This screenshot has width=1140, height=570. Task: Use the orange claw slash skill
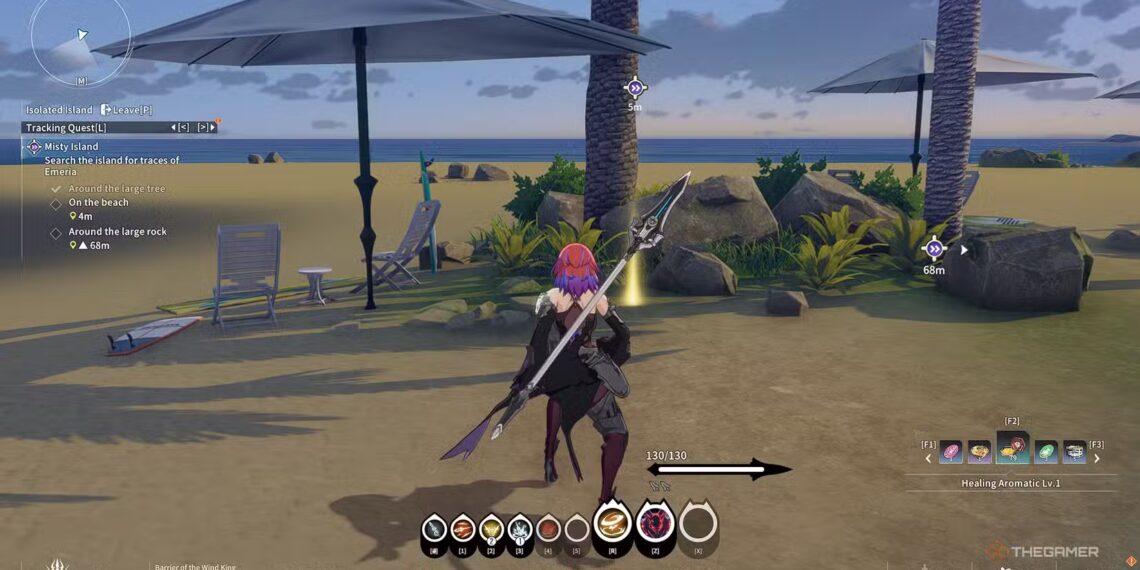click(x=462, y=528)
